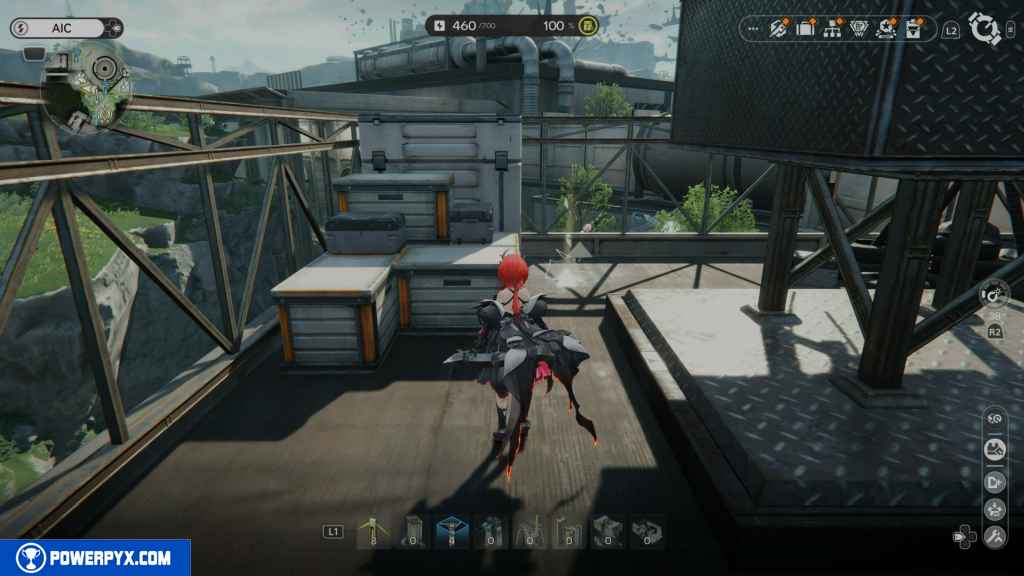Screen dimensions: 1024x576
Task: Select the yellow pylon hotbar slot
Action: pyautogui.click(x=373, y=531)
